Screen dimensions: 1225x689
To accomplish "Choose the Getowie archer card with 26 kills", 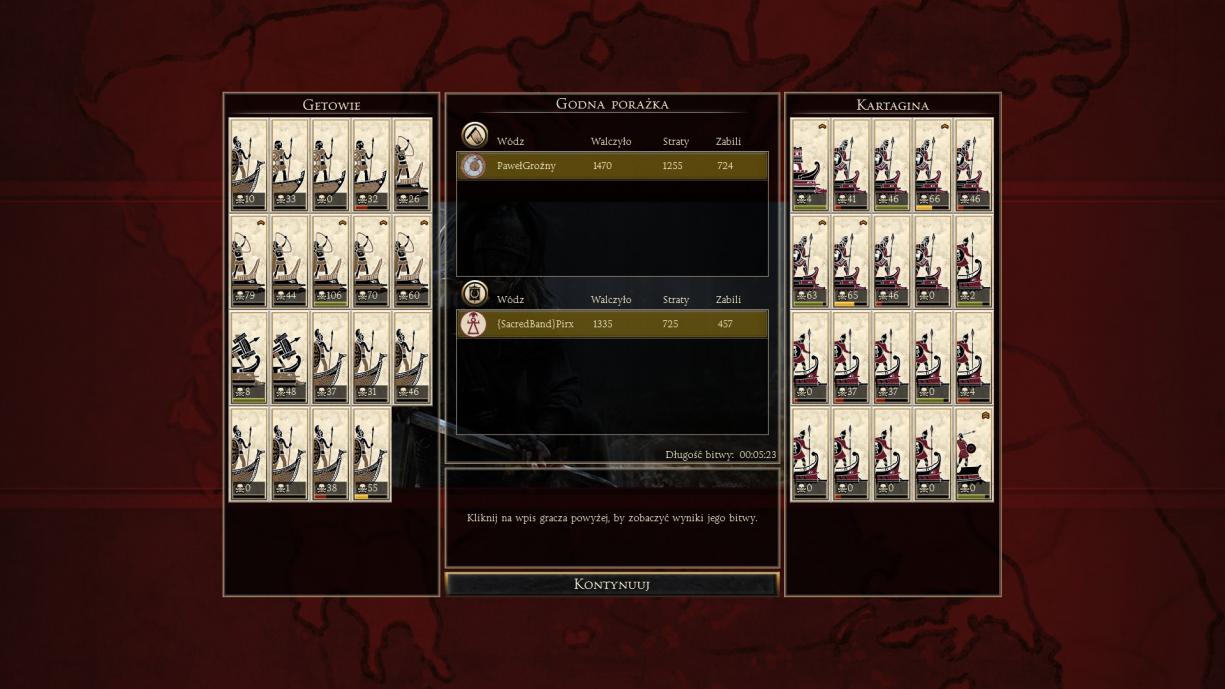I will [x=412, y=165].
